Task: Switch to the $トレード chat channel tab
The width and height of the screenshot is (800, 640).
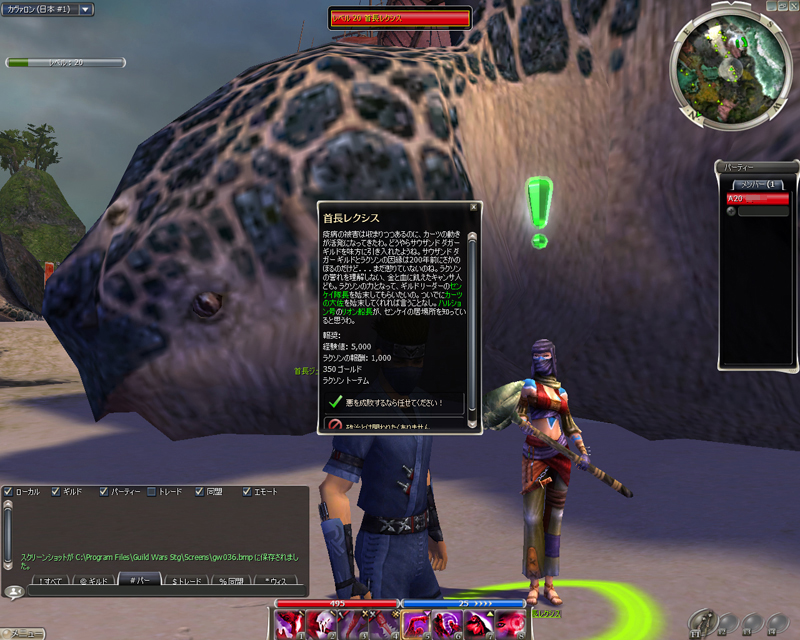Action: pos(186,580)
